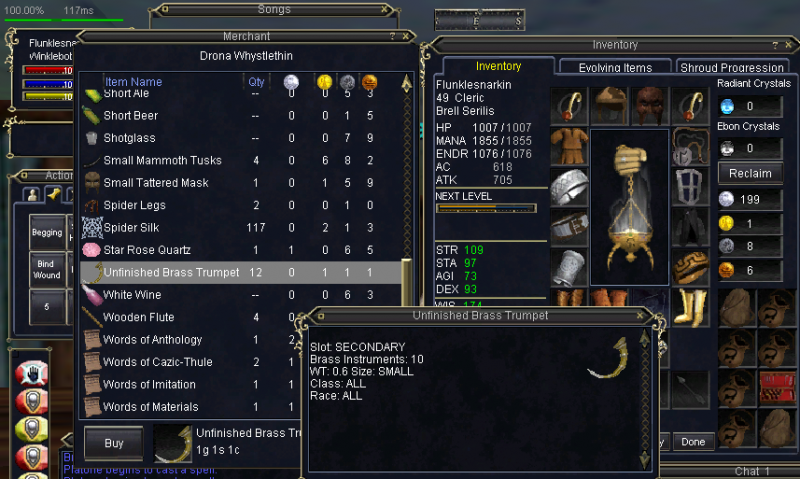
Task: Click the Reclaim crystals button
Action: click(x=749, y=173)
